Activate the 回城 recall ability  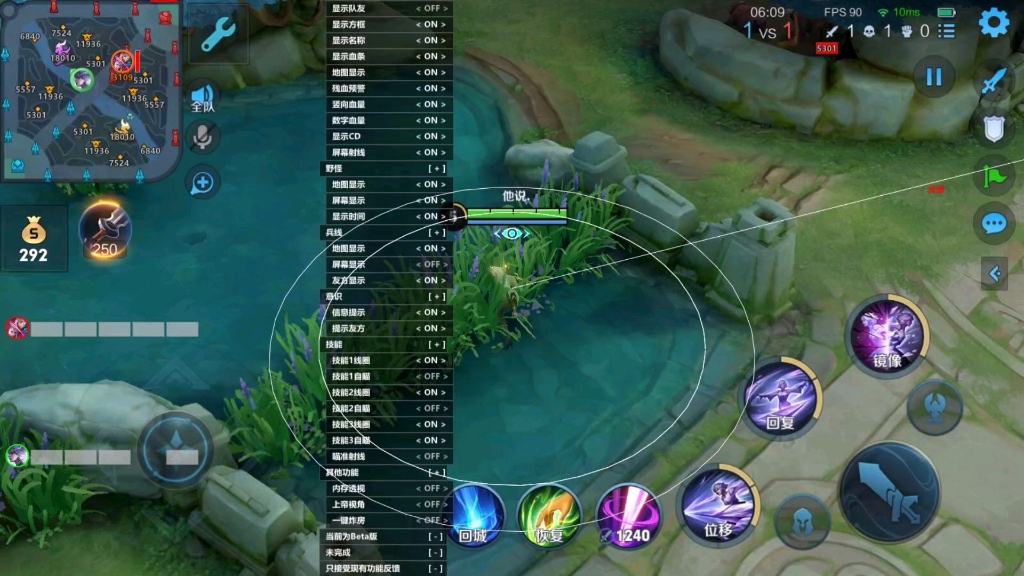(x=473, y=514)
